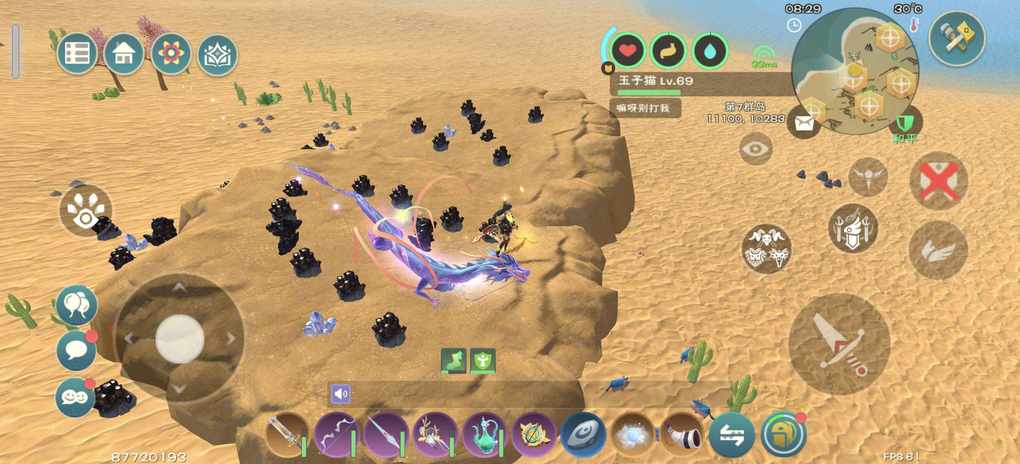1020x464 pixels.
Task: Tap the three beast heads button
Action: coord(767,249)
